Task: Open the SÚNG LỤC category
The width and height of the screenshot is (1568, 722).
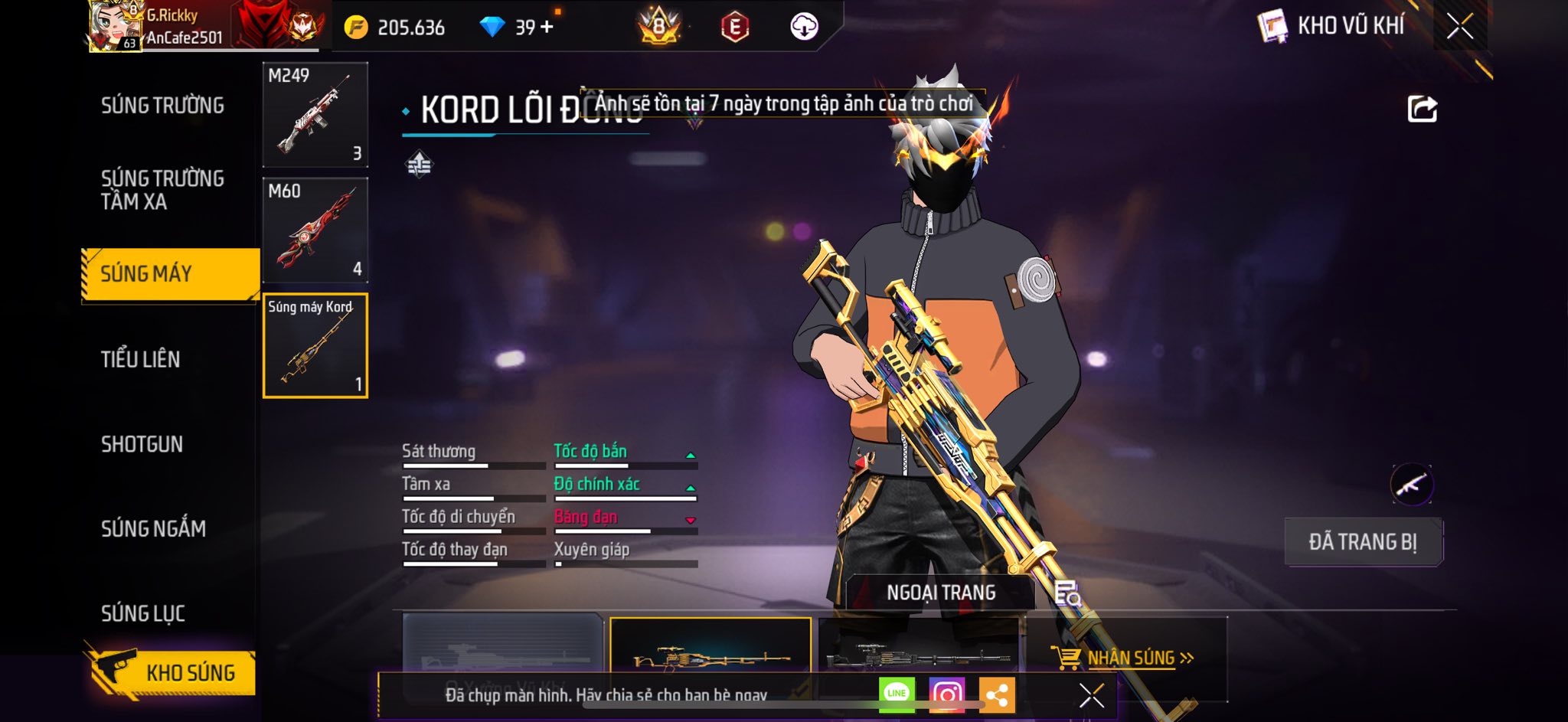Action: [143, 613]
